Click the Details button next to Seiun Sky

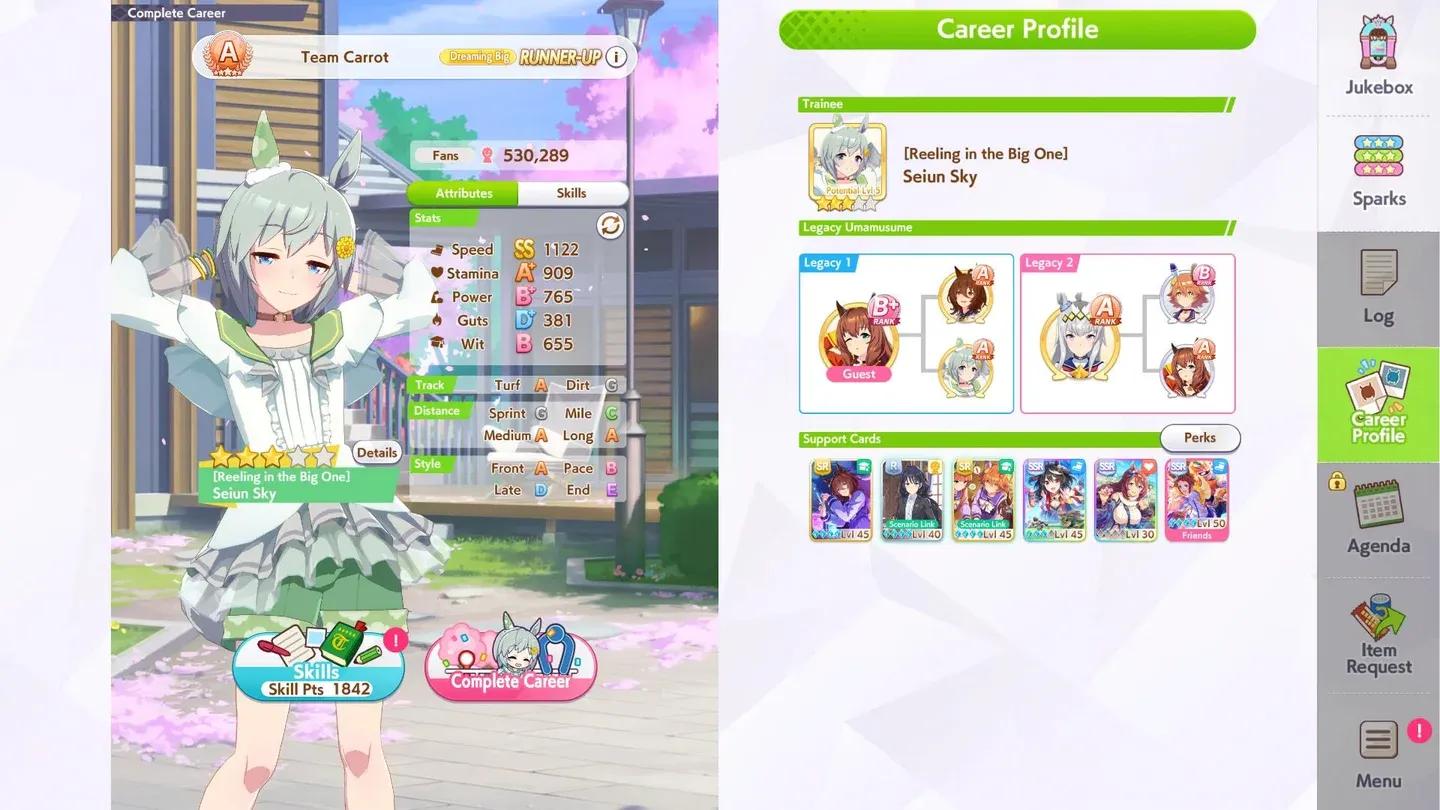[377, 452]
